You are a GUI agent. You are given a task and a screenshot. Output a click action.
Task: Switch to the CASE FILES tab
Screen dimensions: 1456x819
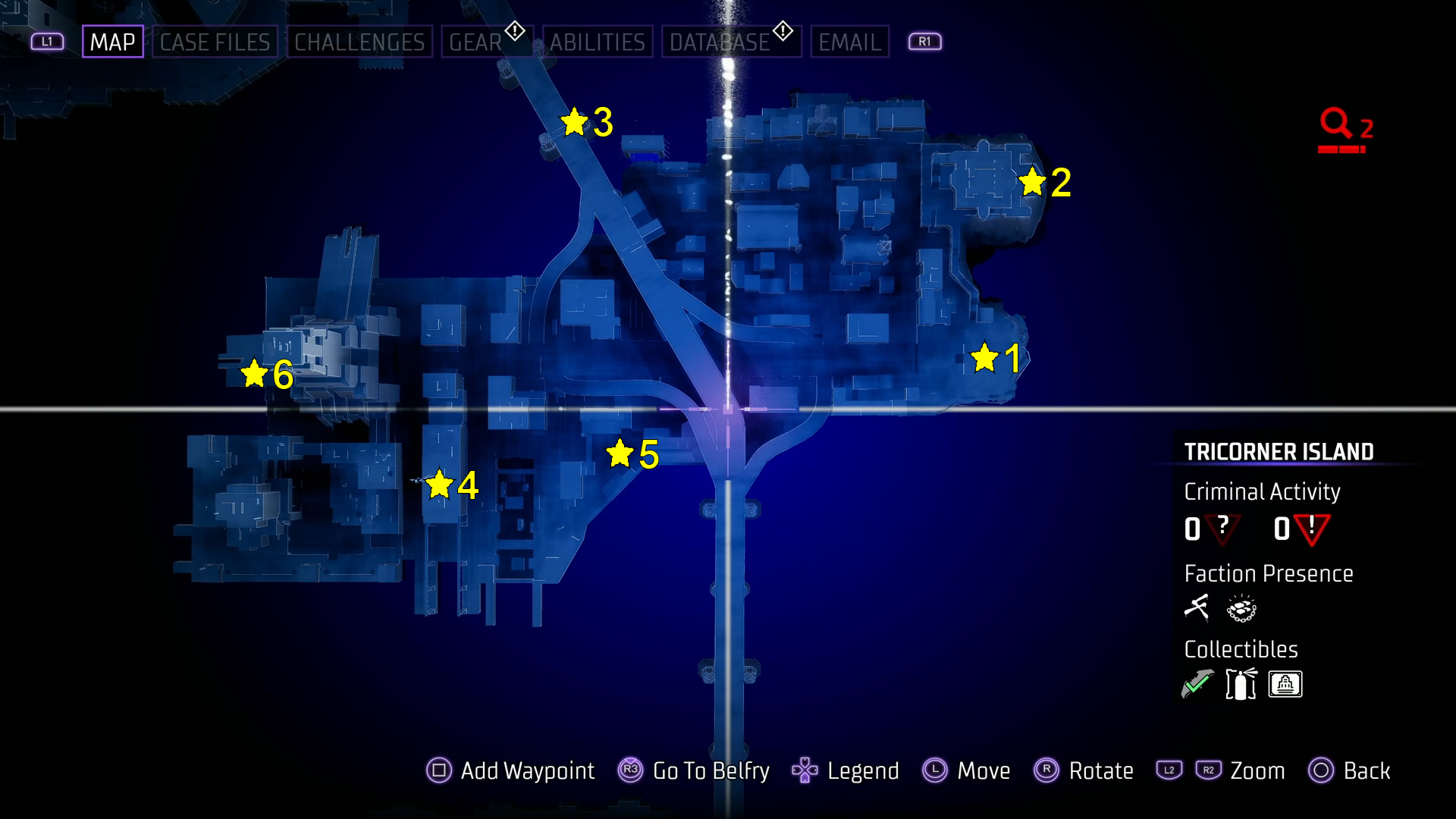pos(215,42)
